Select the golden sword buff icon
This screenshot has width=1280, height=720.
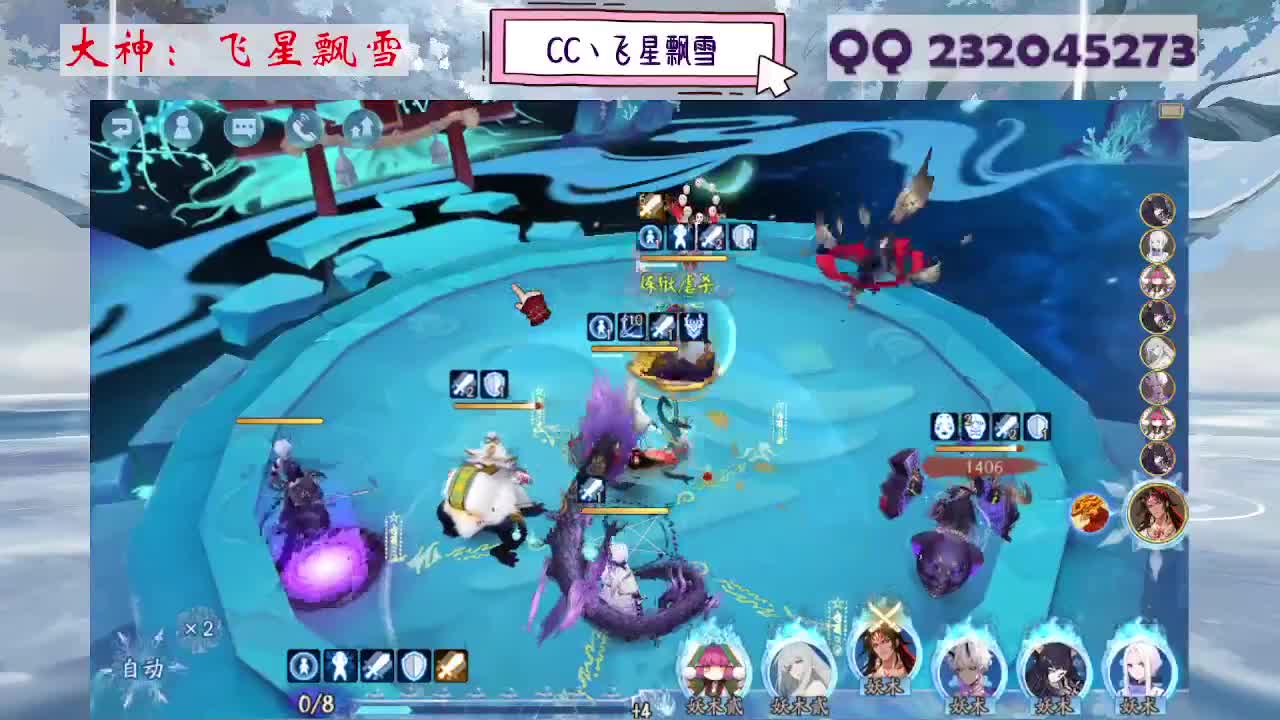tap(450, 665)
